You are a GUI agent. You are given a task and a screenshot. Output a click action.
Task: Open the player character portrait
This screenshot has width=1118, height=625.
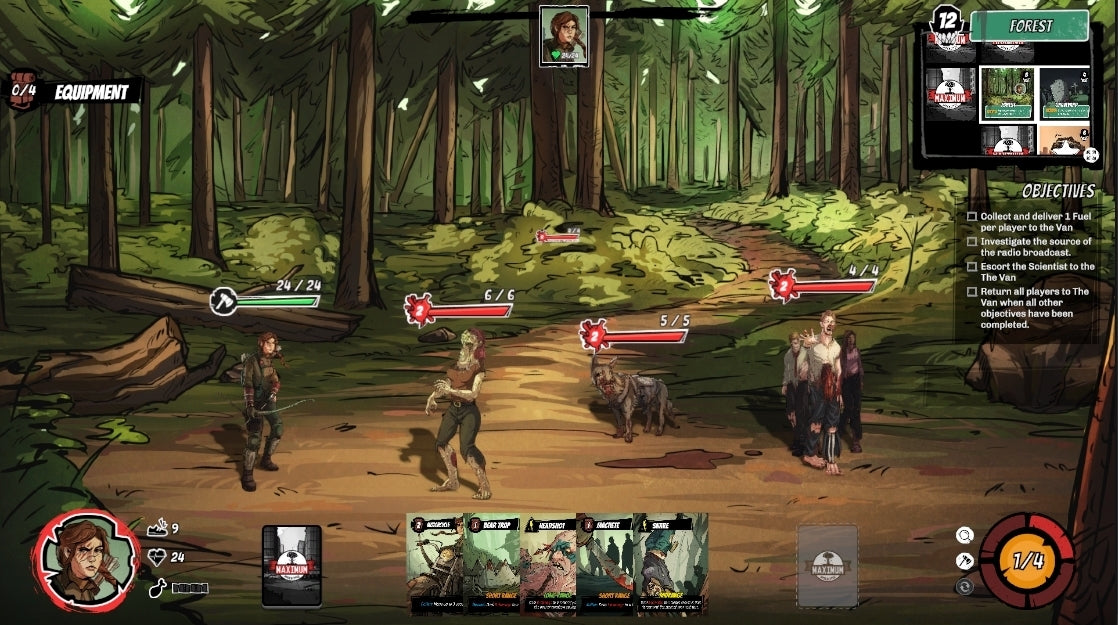point(86,560)
